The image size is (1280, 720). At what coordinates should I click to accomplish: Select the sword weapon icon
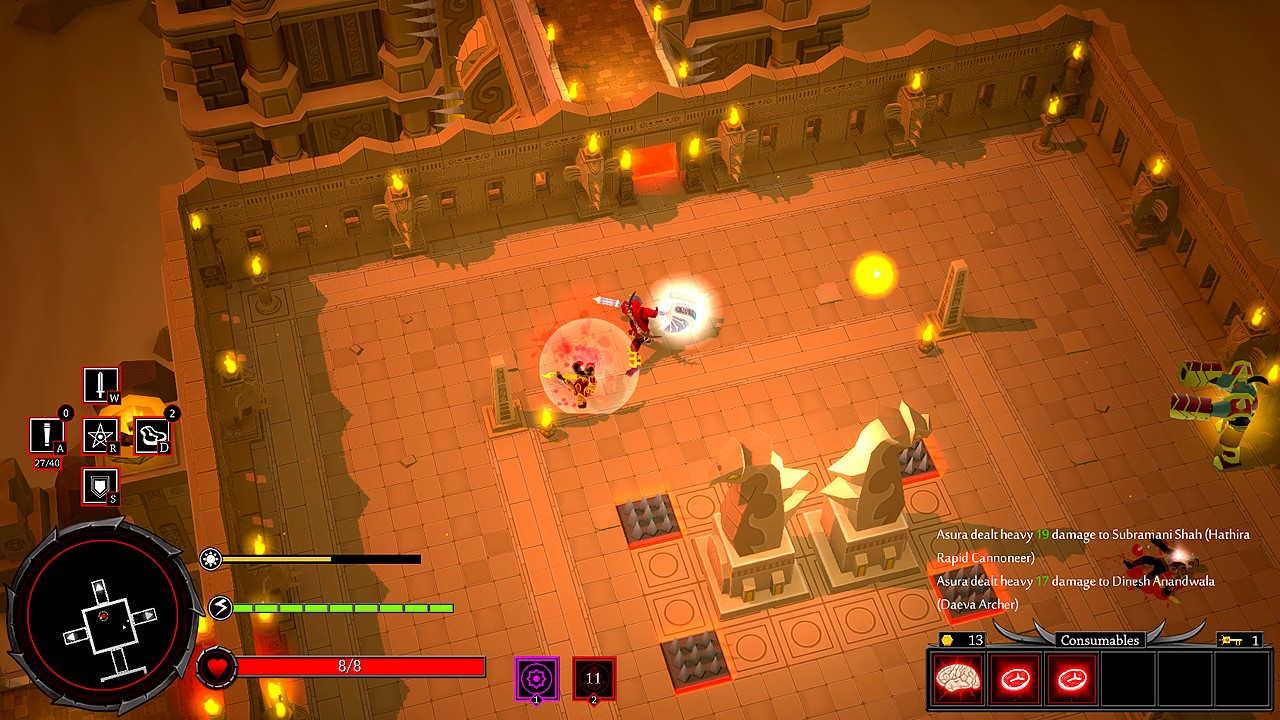pyautogui.click(x=100, y=385)
